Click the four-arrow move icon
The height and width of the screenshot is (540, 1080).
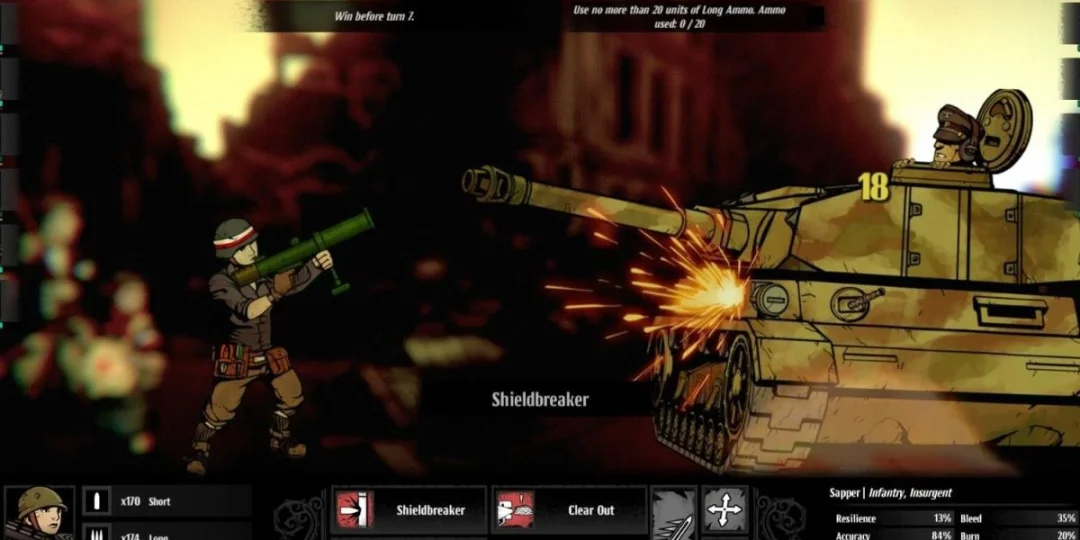(724, 510)
